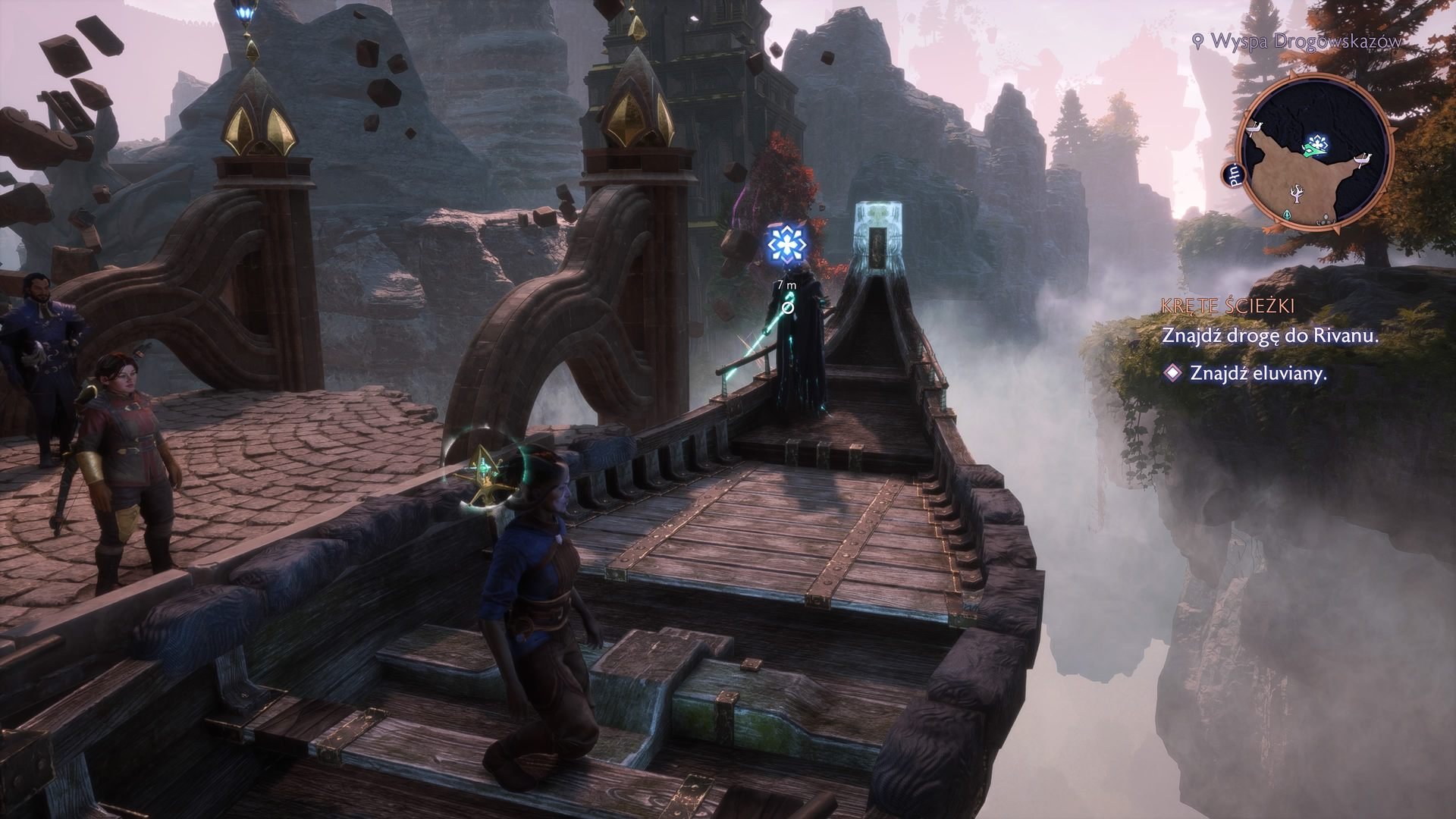Select the right boat marker on the minimap

tap(1362, 159)
